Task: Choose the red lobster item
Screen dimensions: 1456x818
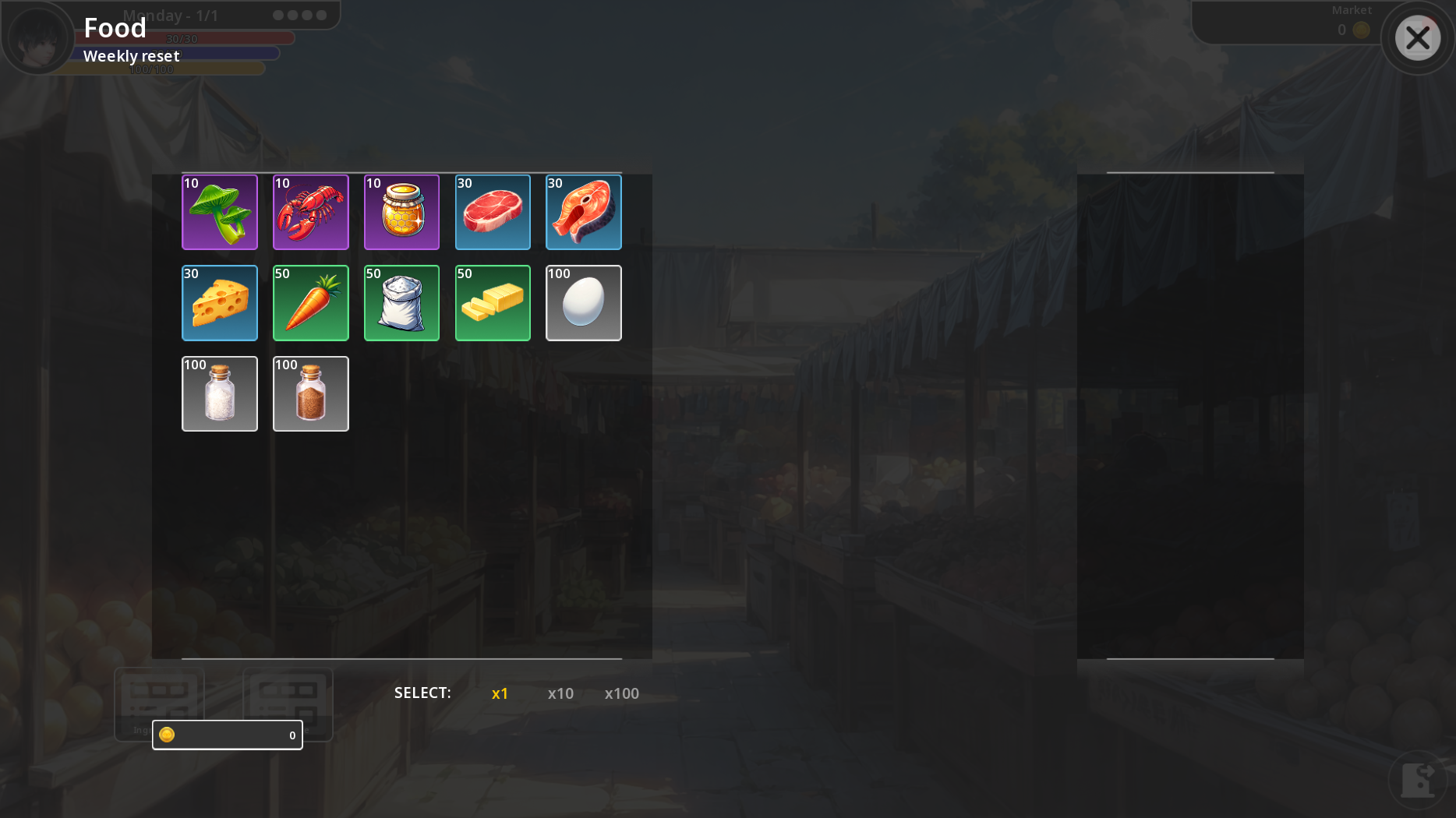Action: click(310, 212)
